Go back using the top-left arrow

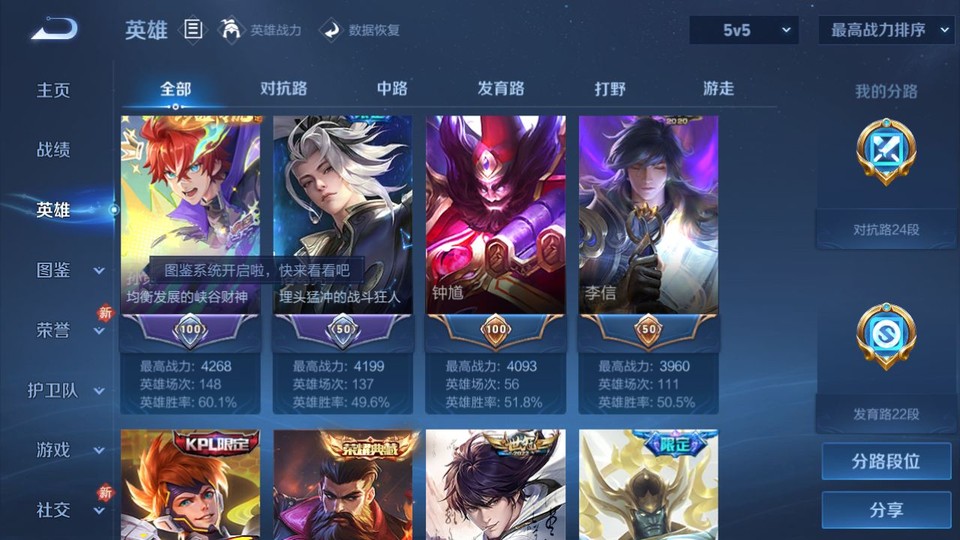tap(54, 29)
